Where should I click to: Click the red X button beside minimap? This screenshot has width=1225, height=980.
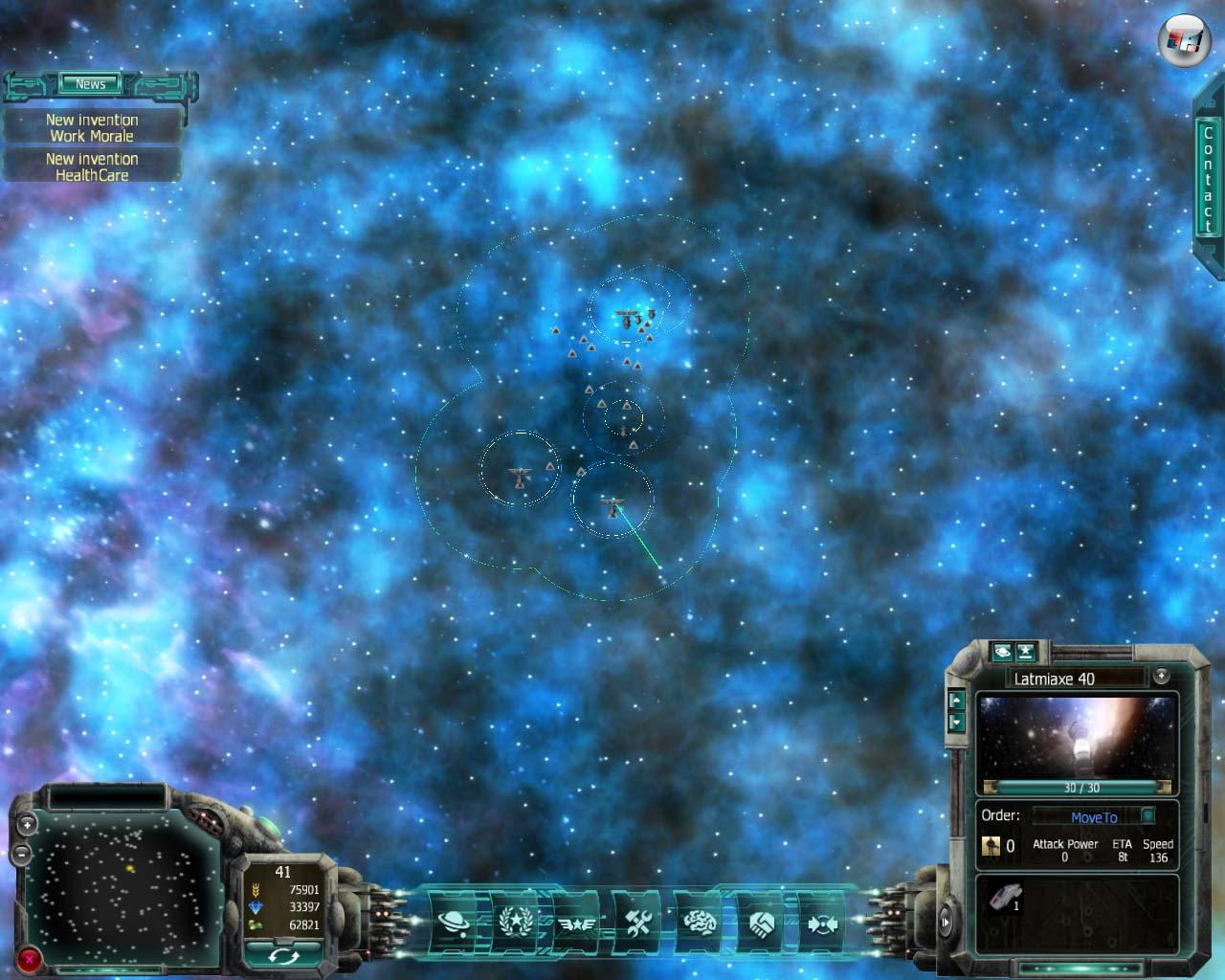tap(30, 957)
